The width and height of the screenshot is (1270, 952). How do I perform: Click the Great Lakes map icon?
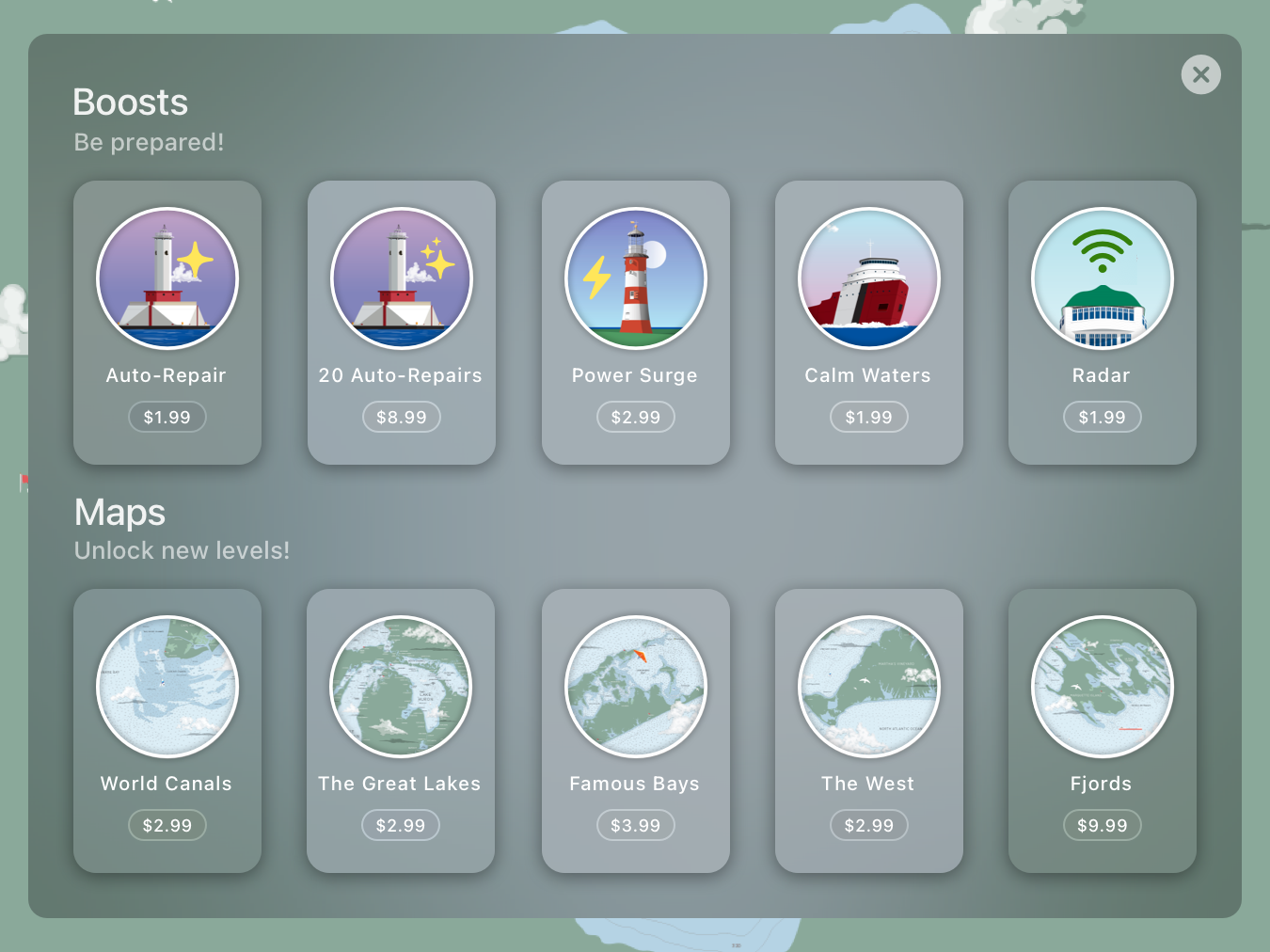point(401,687)
